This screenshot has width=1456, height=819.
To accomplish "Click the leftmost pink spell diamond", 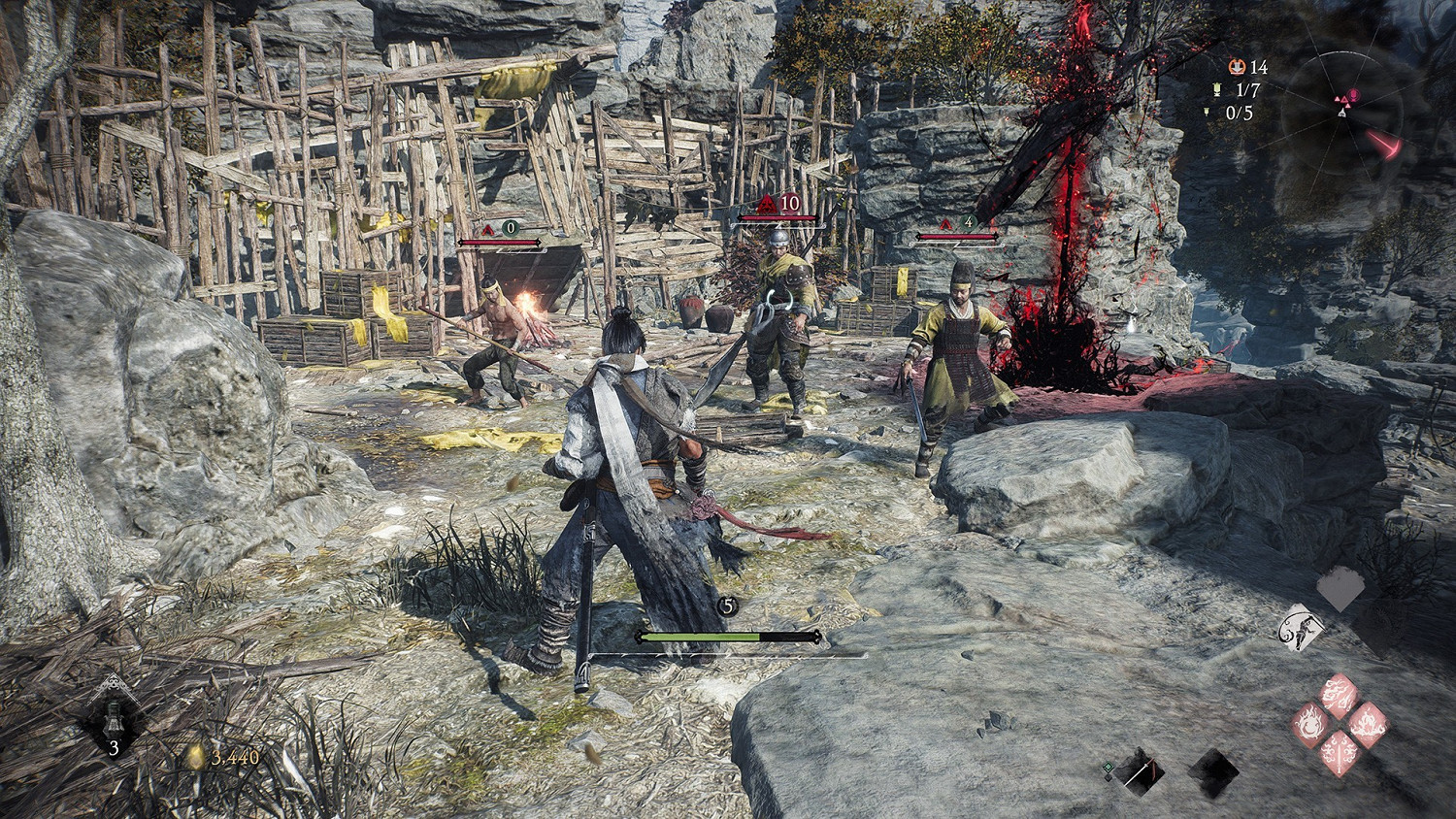I will click(1310, 724).
